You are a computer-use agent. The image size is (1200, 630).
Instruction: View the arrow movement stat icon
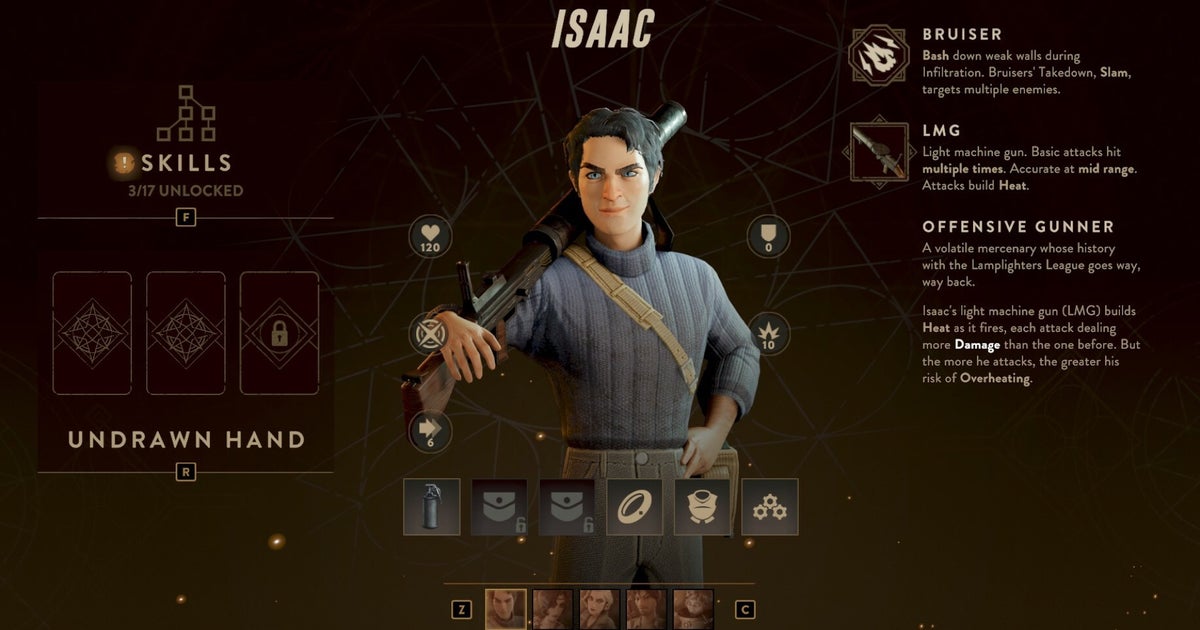[x=430, y=431]
